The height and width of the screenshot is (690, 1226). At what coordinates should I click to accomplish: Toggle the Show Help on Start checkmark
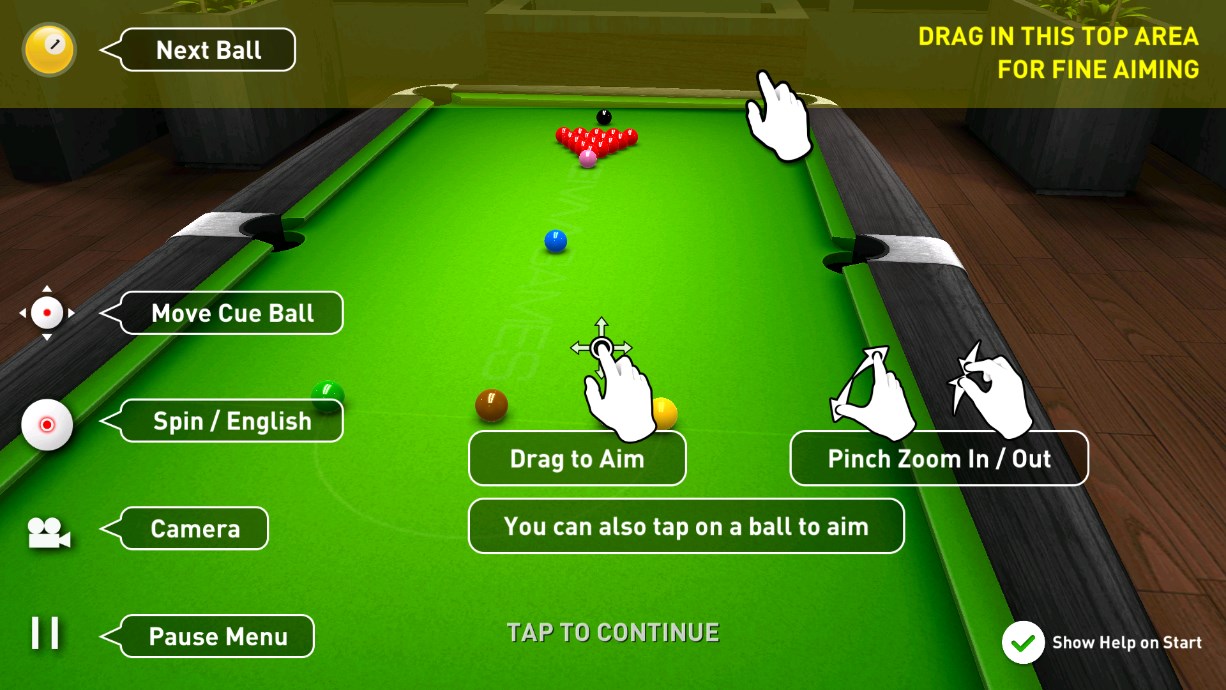[x=1022, y=643]
